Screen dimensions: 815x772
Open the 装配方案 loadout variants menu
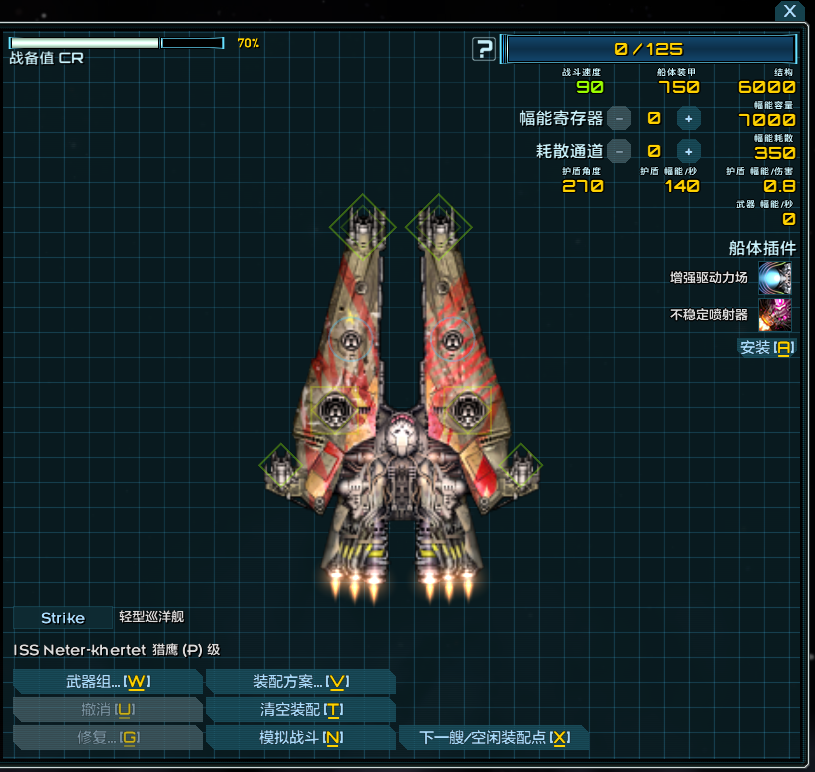tap(299, 682)
